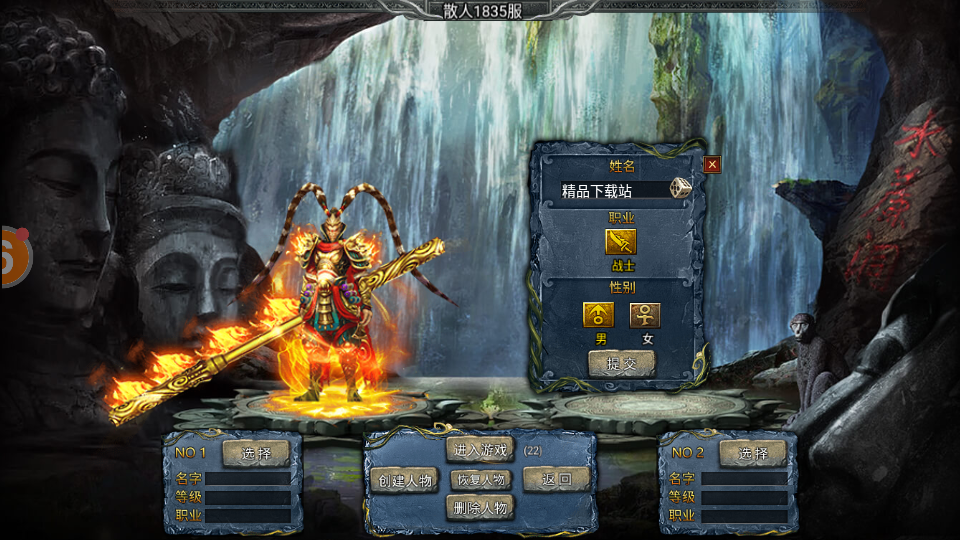
Task: Choose the 男 male gender icon
Action: 599,316
